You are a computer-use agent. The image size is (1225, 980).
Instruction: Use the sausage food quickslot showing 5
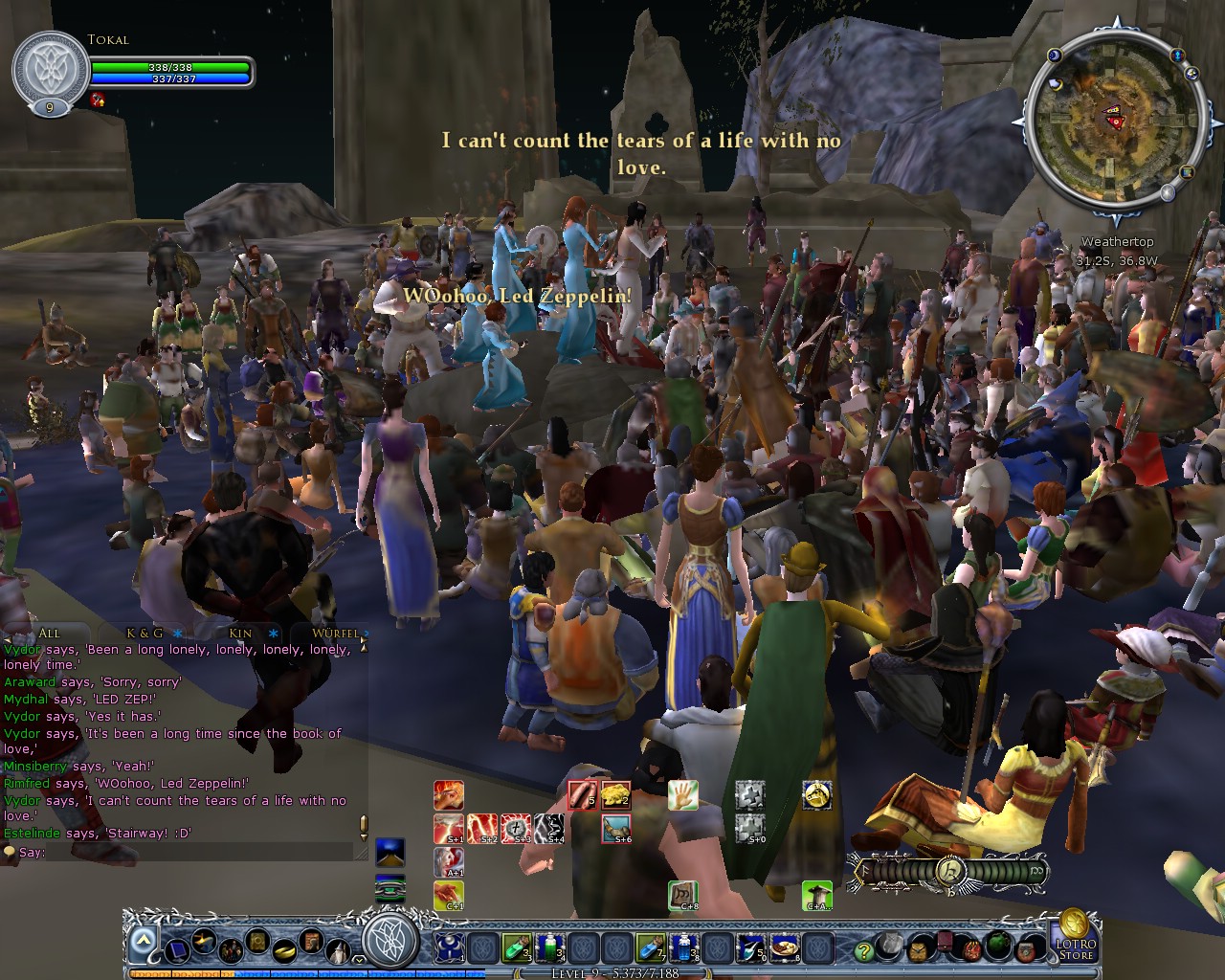(581, 794)
